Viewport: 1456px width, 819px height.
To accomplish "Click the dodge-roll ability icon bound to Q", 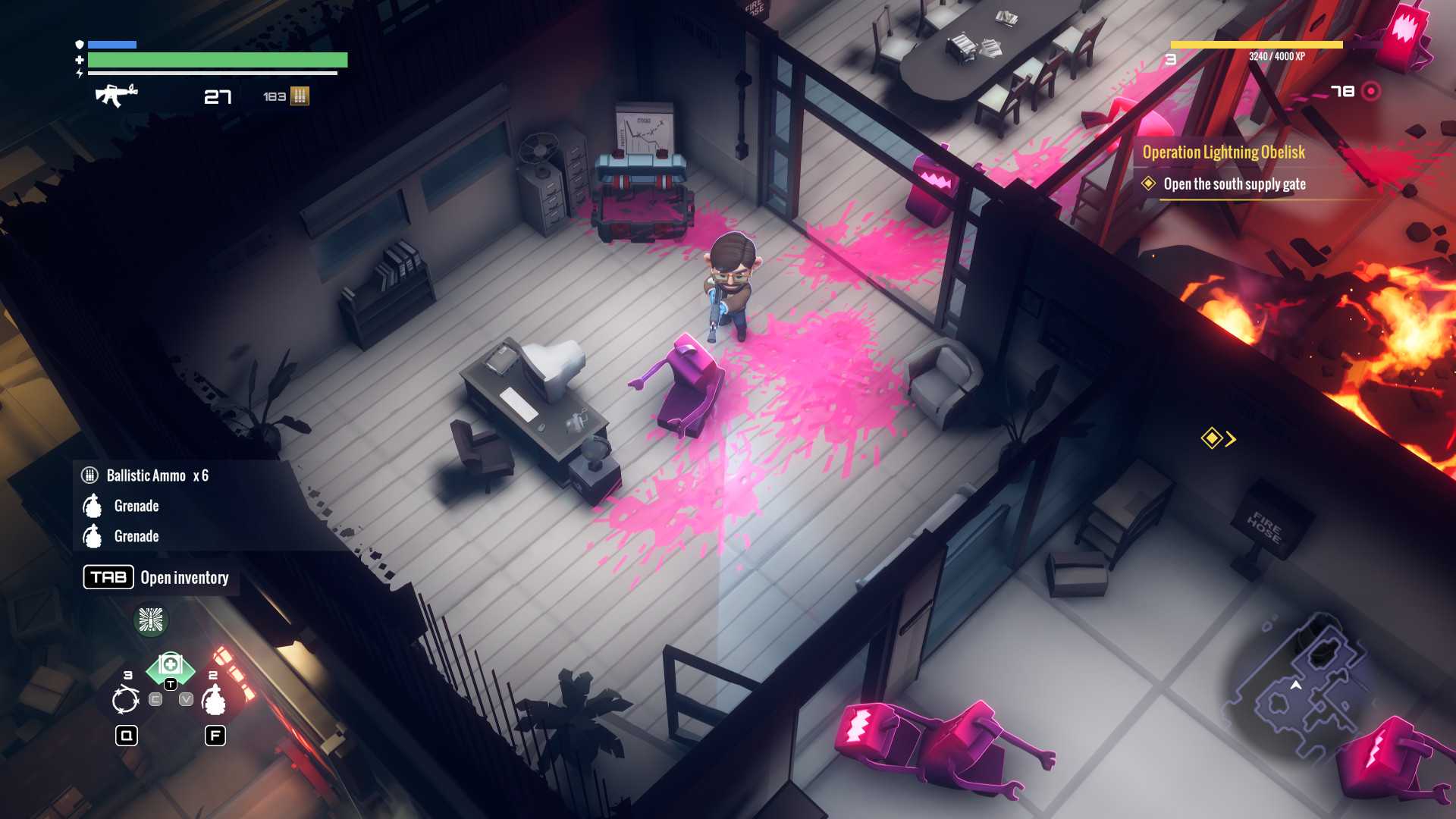I will click(x=125, y=700).
